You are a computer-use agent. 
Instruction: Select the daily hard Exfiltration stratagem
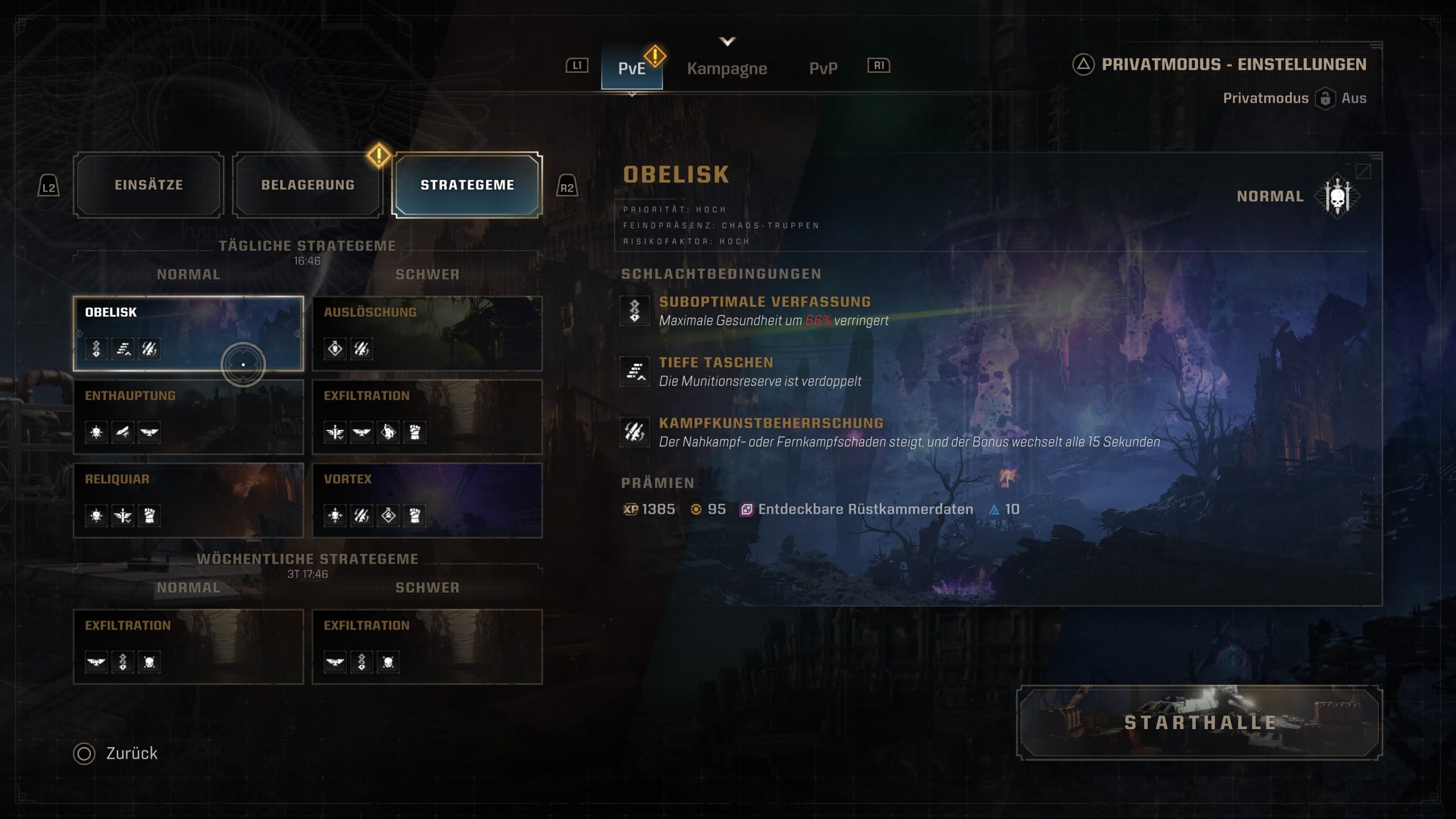pos(427,417)
